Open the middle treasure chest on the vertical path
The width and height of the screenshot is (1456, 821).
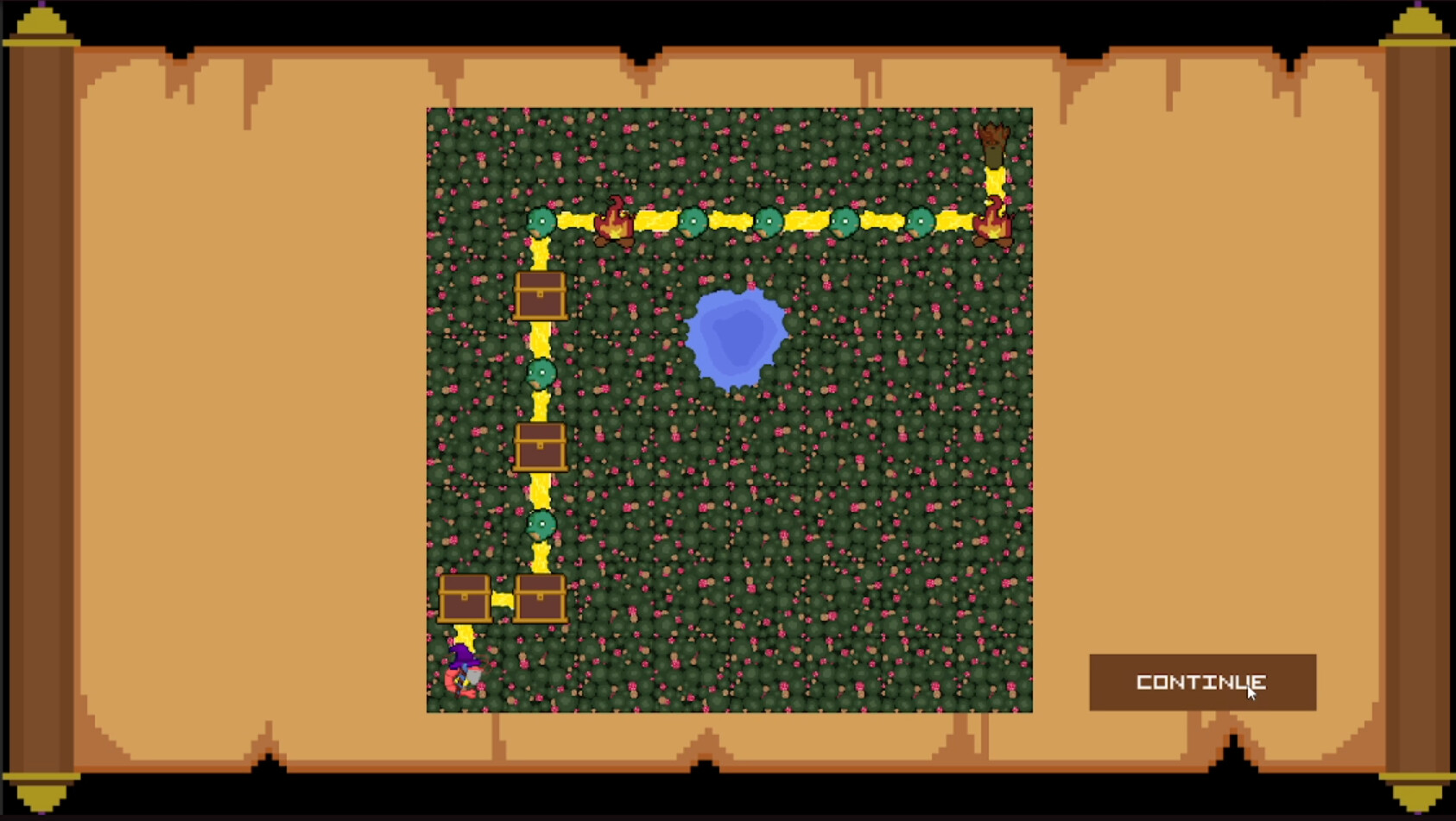[541, 447]
